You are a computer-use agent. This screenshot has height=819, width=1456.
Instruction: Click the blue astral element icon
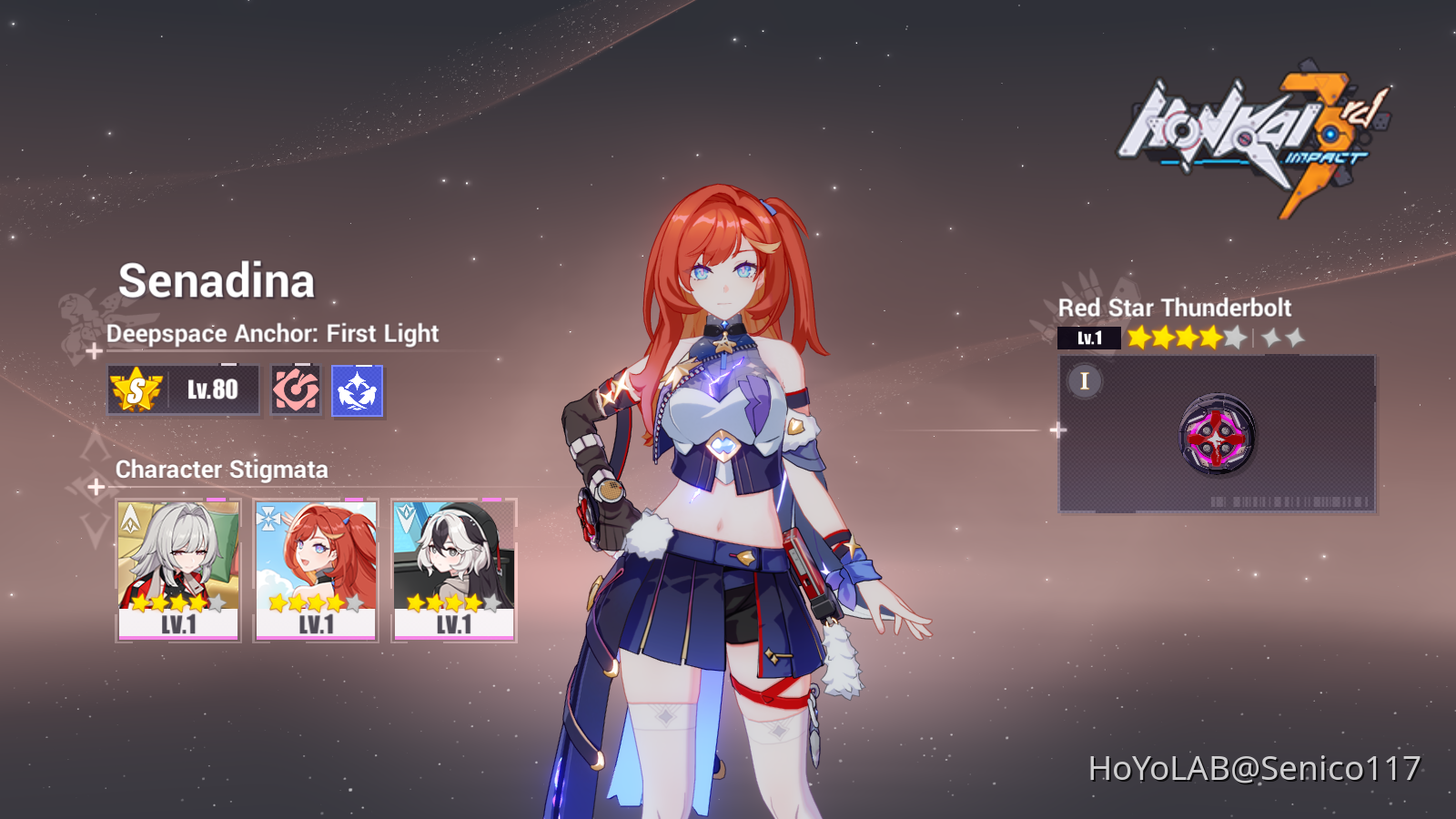coord(357,389)
